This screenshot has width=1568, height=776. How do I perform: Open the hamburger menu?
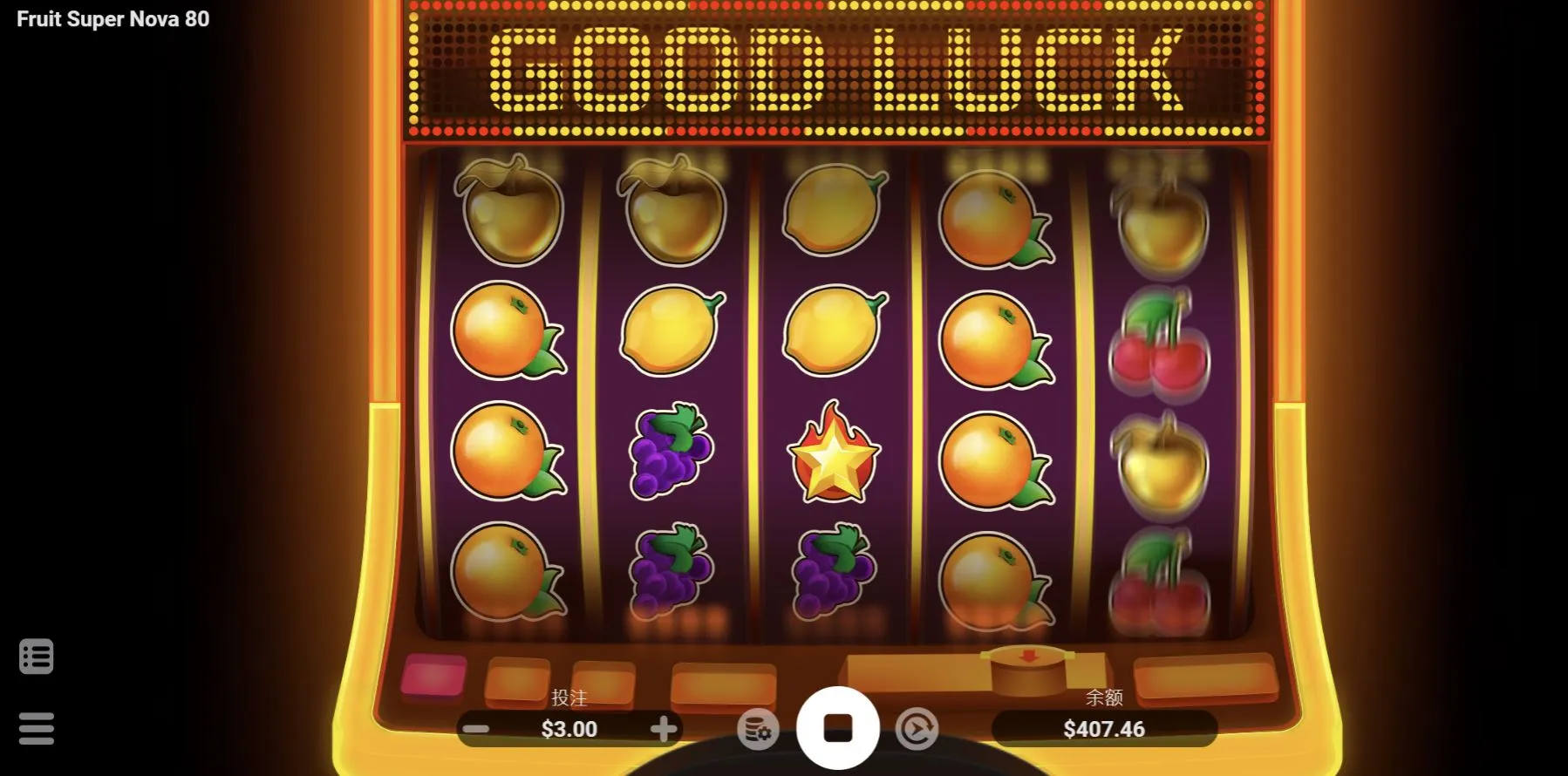point(37,729)
